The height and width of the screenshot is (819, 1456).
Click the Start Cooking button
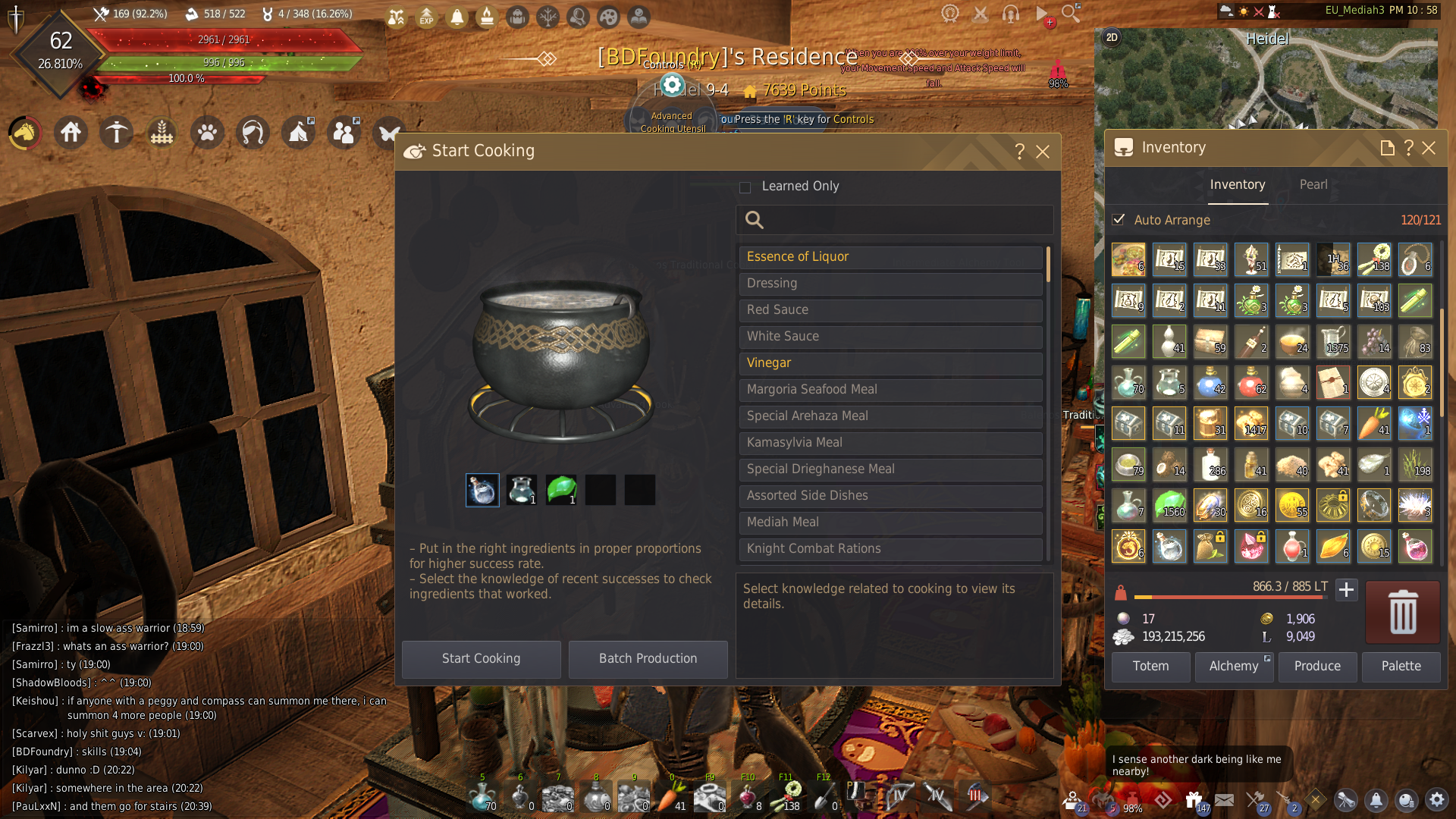pos(481,658)
